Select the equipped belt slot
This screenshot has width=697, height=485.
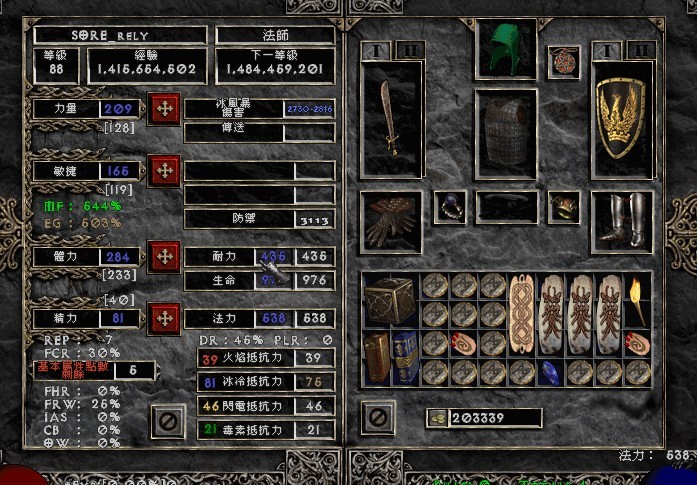(506, 207)
